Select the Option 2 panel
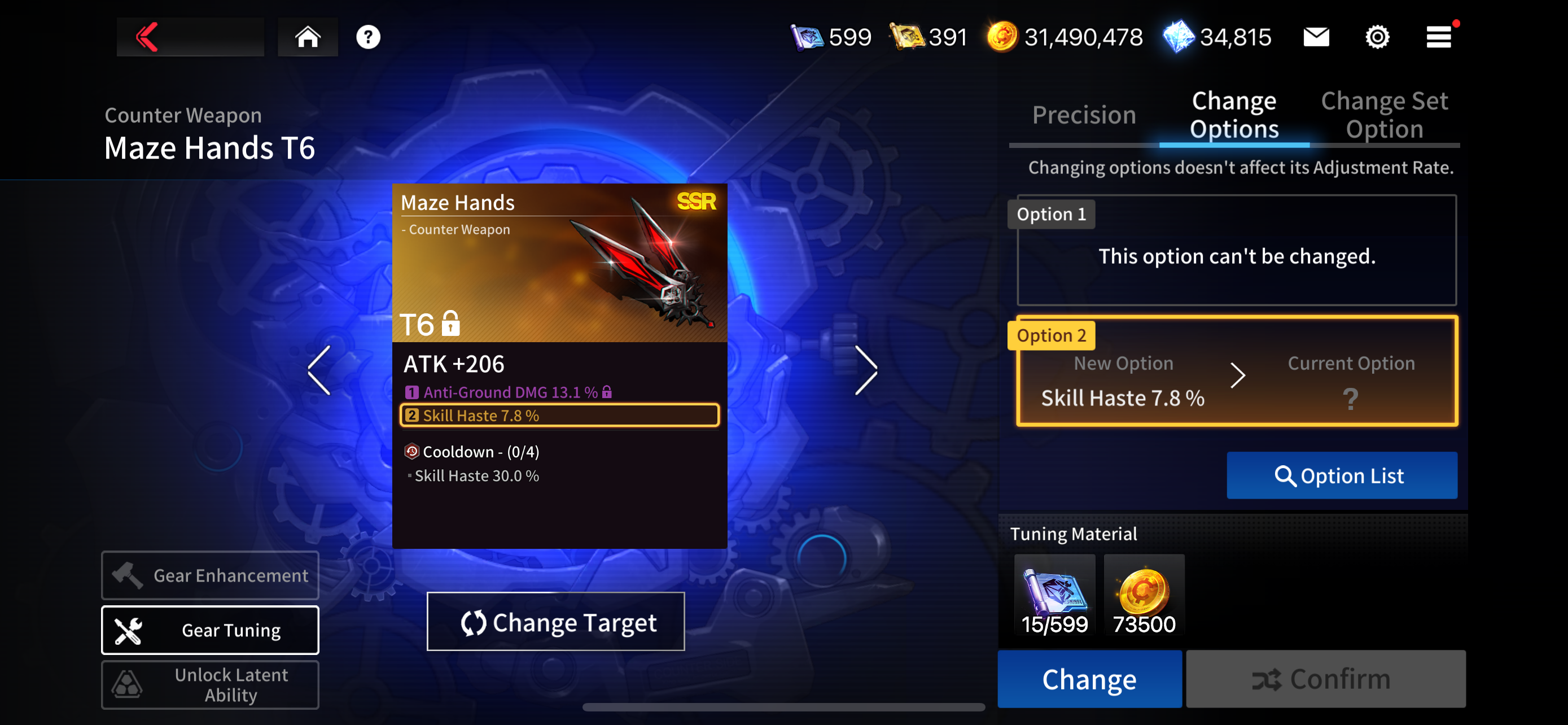The width and height of the screenshot is (1568, 725). click(1236, 372)
